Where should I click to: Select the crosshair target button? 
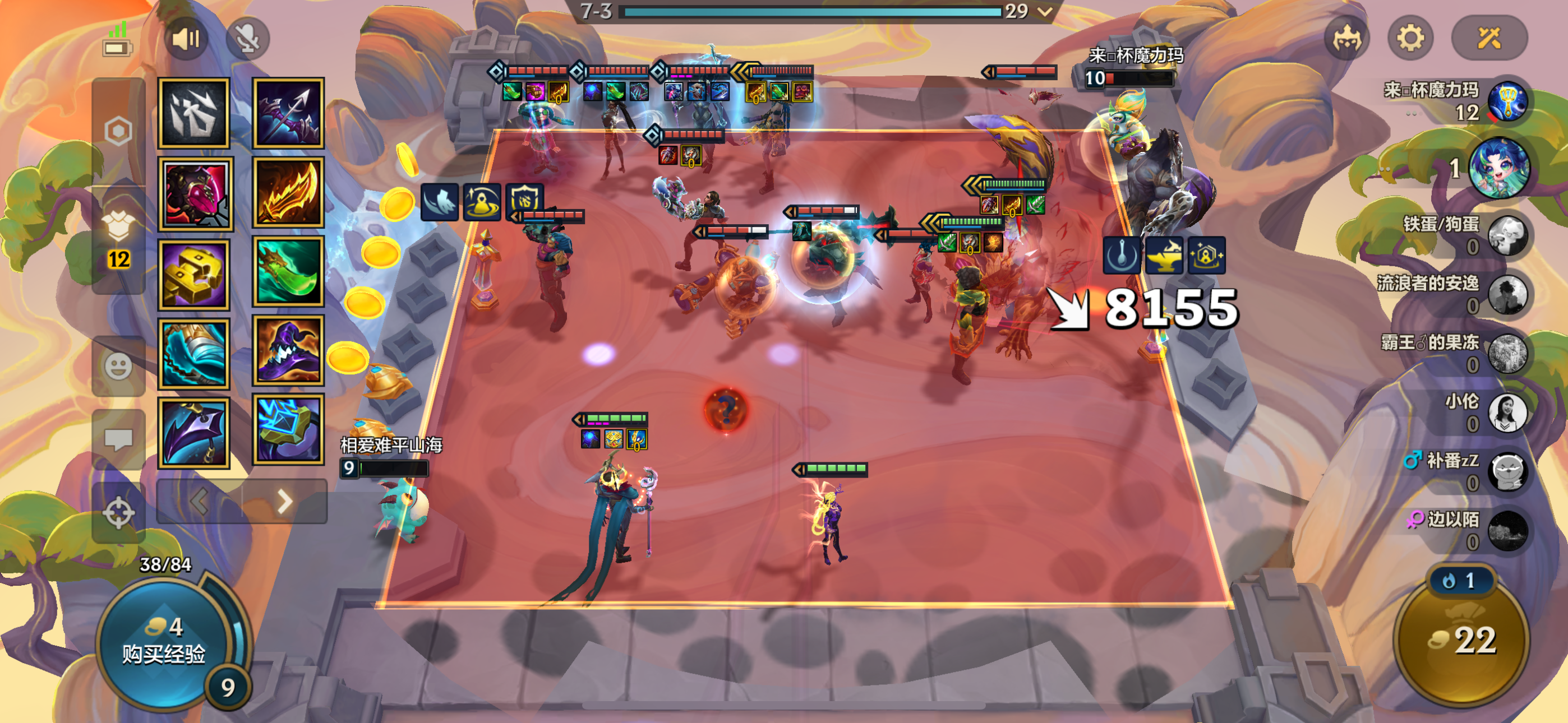tap(118, 512)
